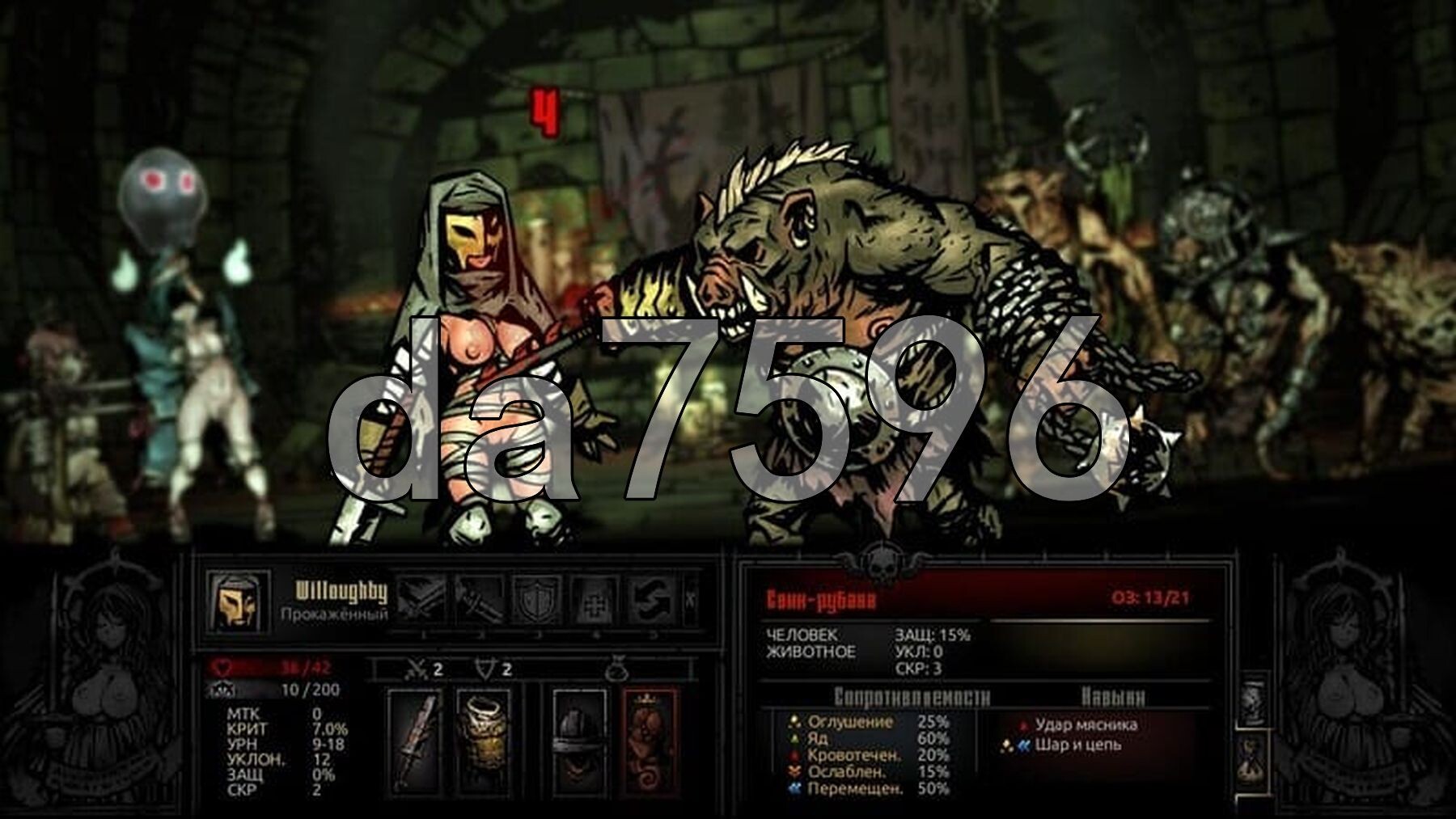
Task: Select Willoughby's hero portrait
Action: tap(237, 603)
